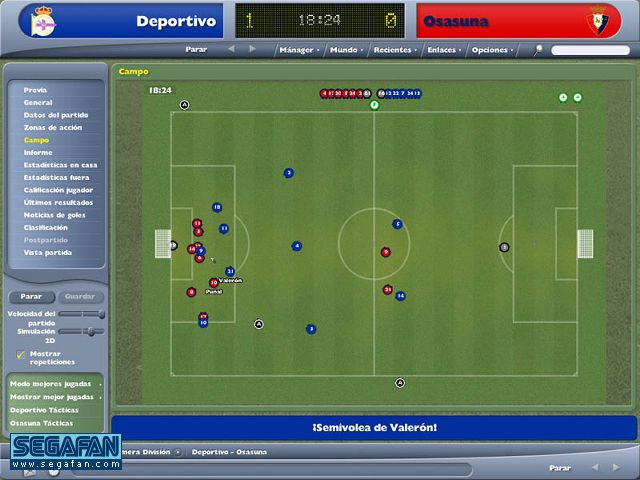Viewport: 640px width, 480px height.
Task: Open the Mánager menu
Action: pyautogui.click(x=297, y=49)
